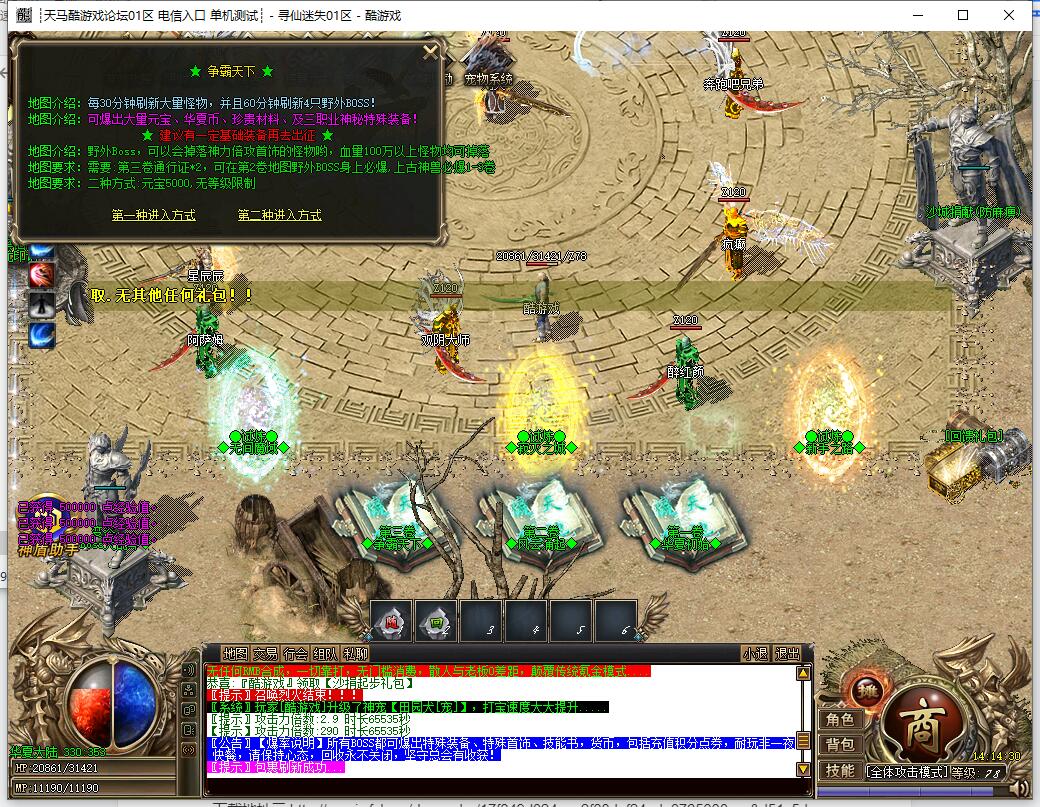Open the 背包 bag panel
1040x807 pixels.
tap(839, 744)
